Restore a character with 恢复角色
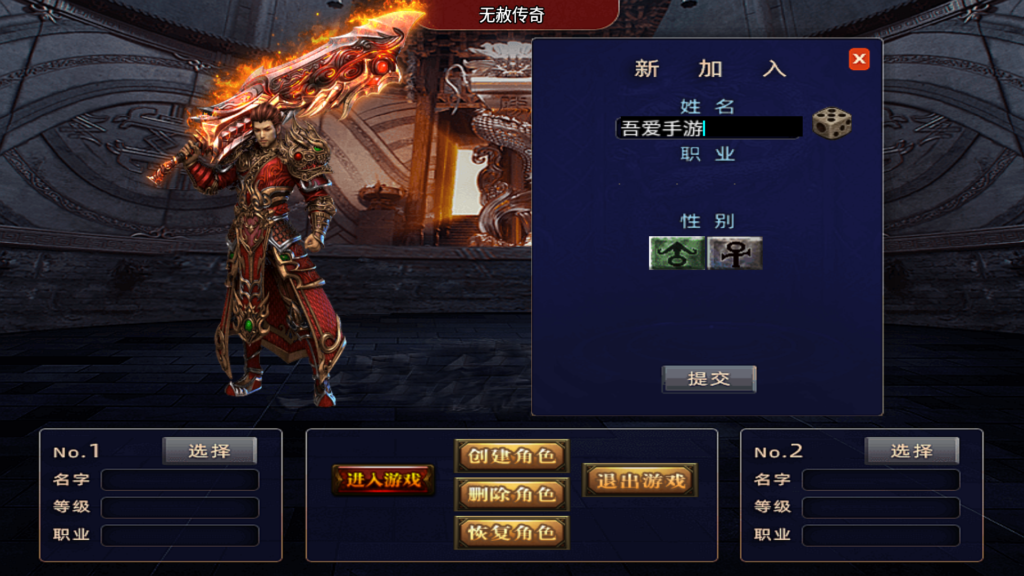The width and height of the screenshot is (1024, 576). 512,532
